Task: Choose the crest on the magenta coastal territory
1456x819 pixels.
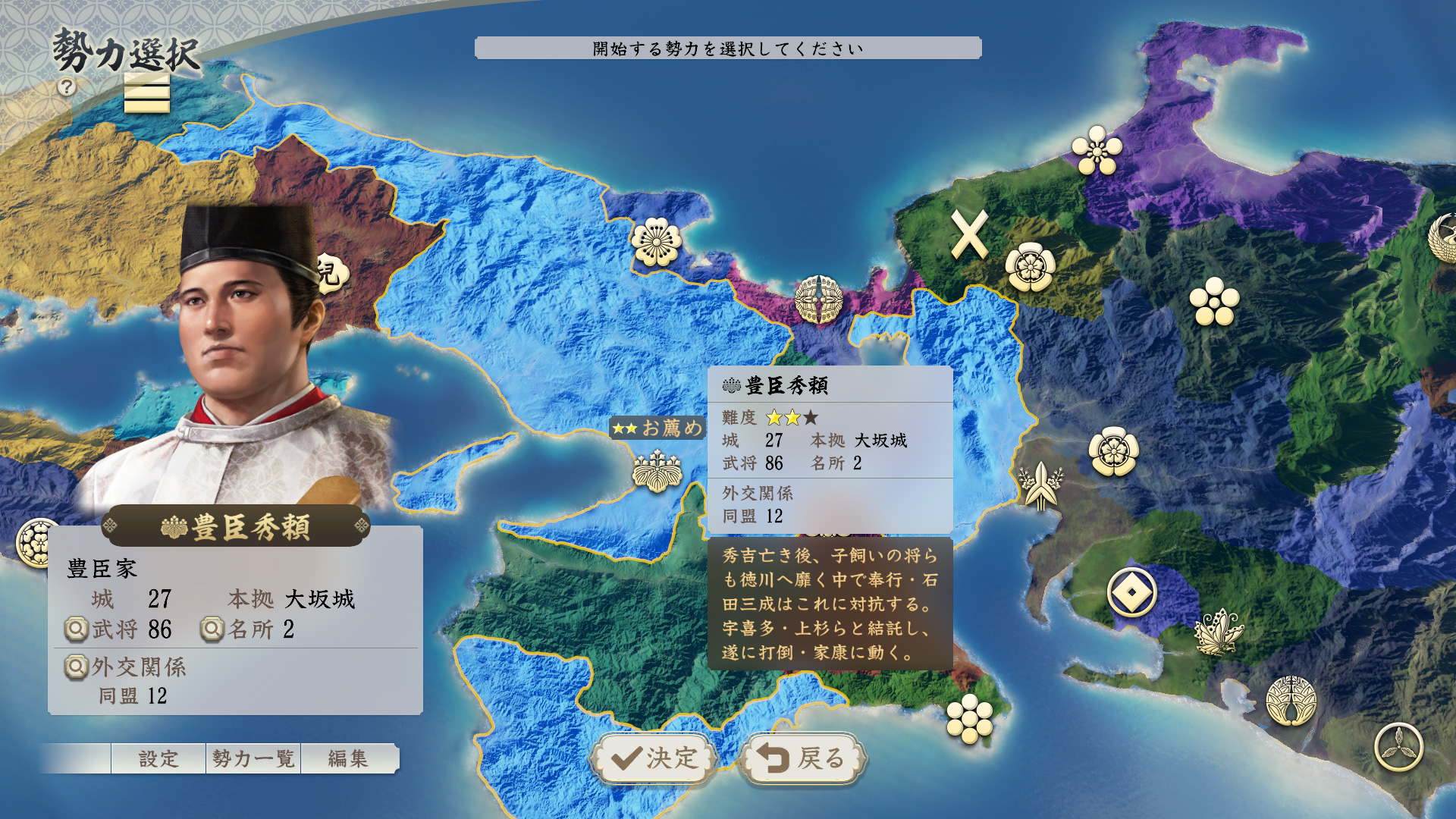Action: point(819,300)
